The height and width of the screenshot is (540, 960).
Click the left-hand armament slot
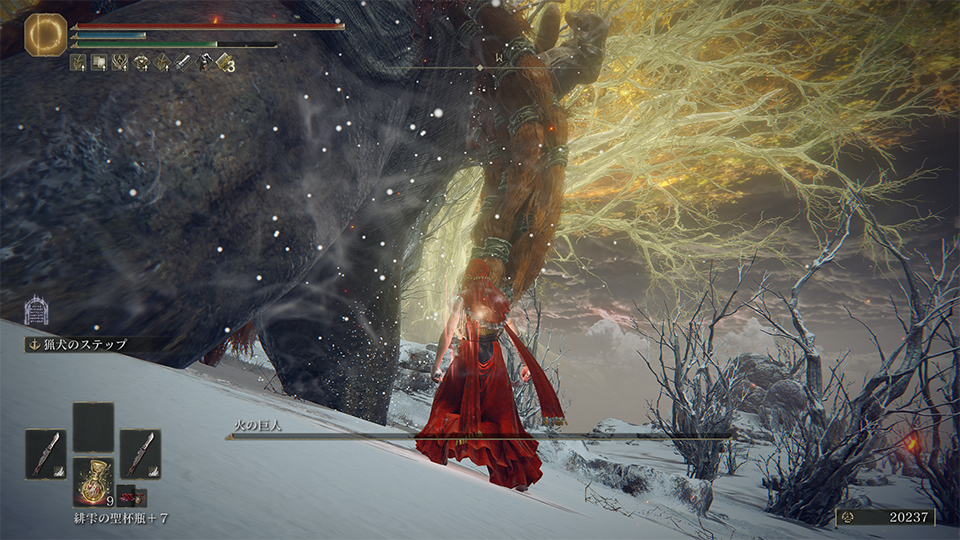(x=45, y=454)
